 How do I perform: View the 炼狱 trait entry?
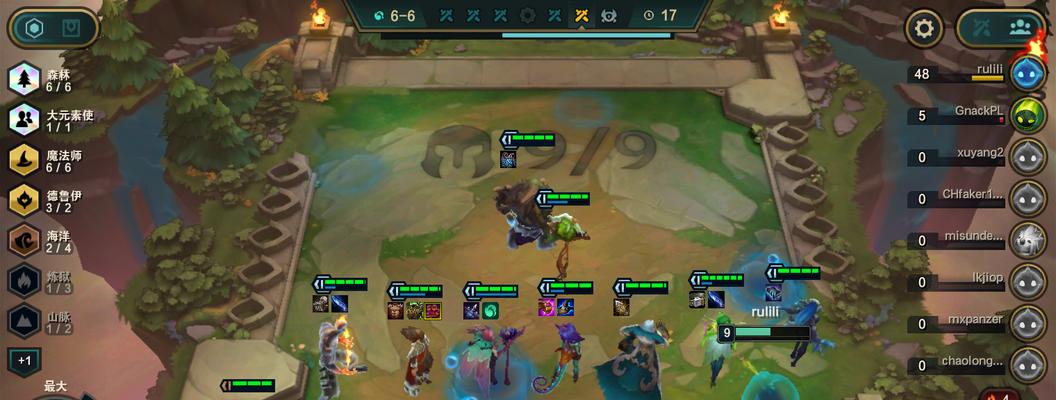pyautogui.click(x=50, y=281)
